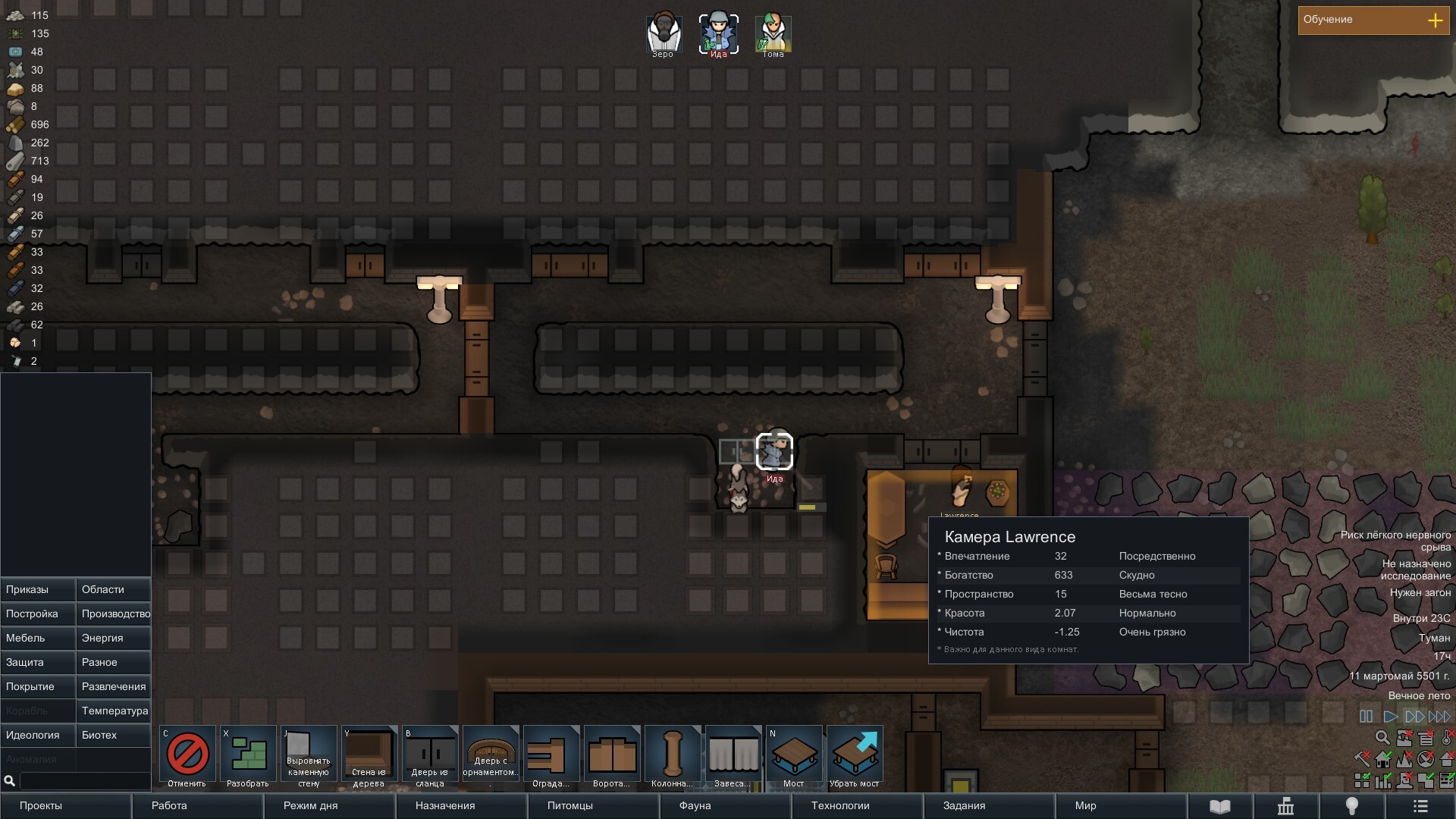
Task: Choose the Убрать мост tool
Action: (x=855, y=756)
